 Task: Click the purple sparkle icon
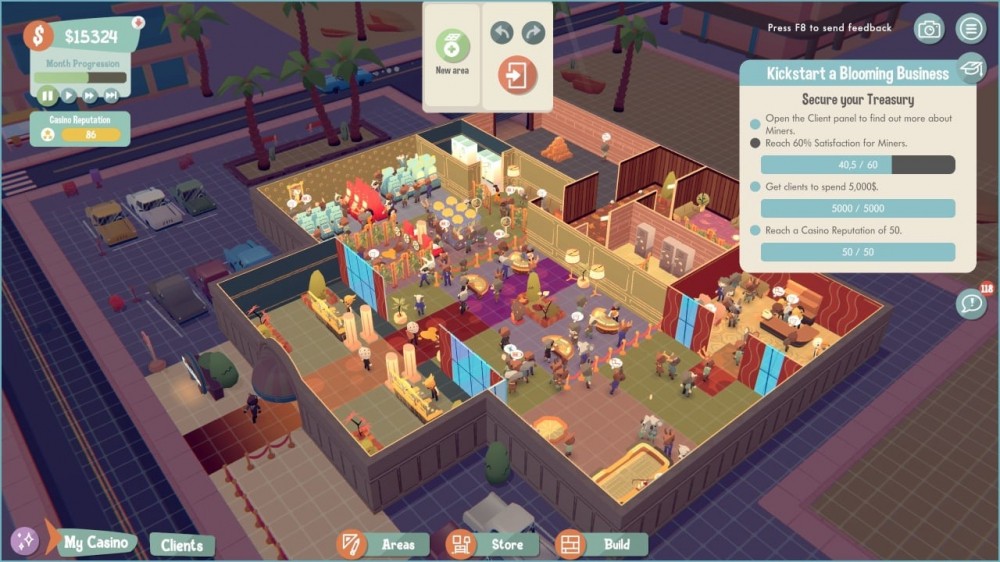click(25, 542)
